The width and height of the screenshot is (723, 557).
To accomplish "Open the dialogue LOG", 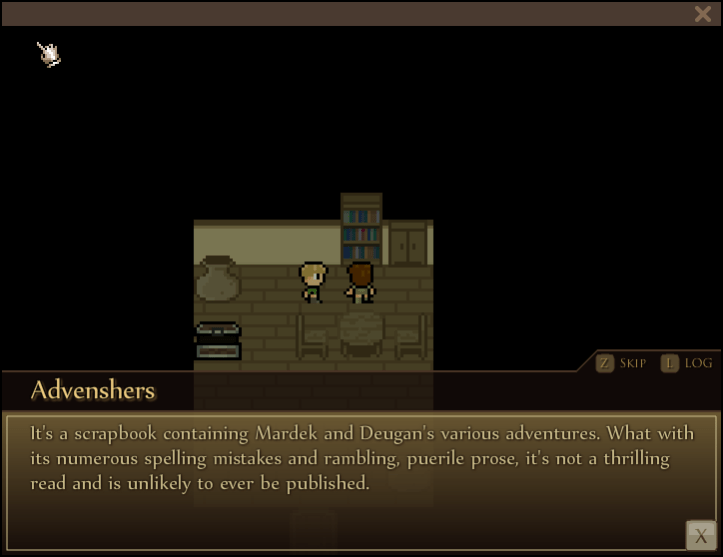I will click(687, 363).
